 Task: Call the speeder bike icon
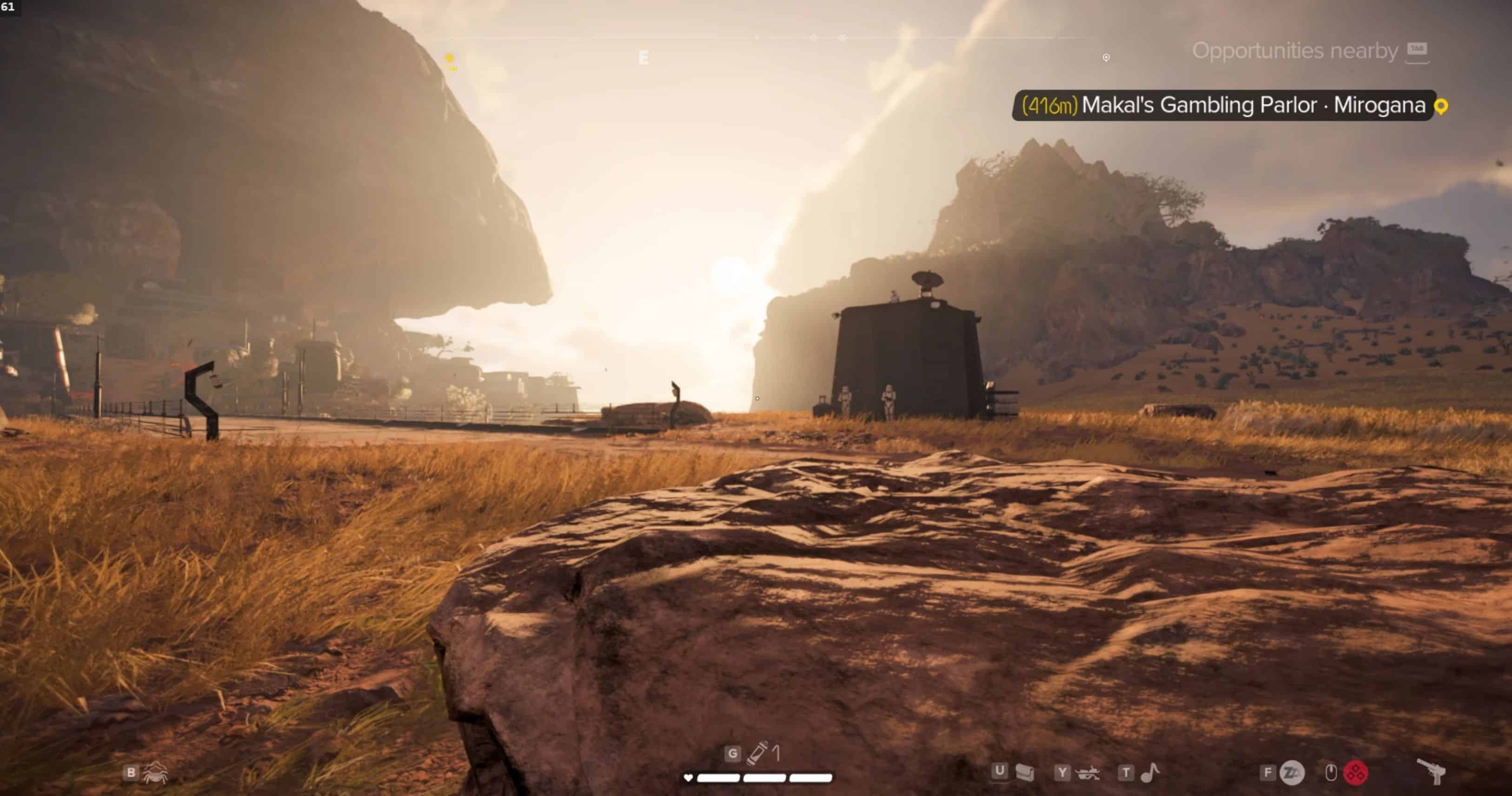tap(1088, 773)
